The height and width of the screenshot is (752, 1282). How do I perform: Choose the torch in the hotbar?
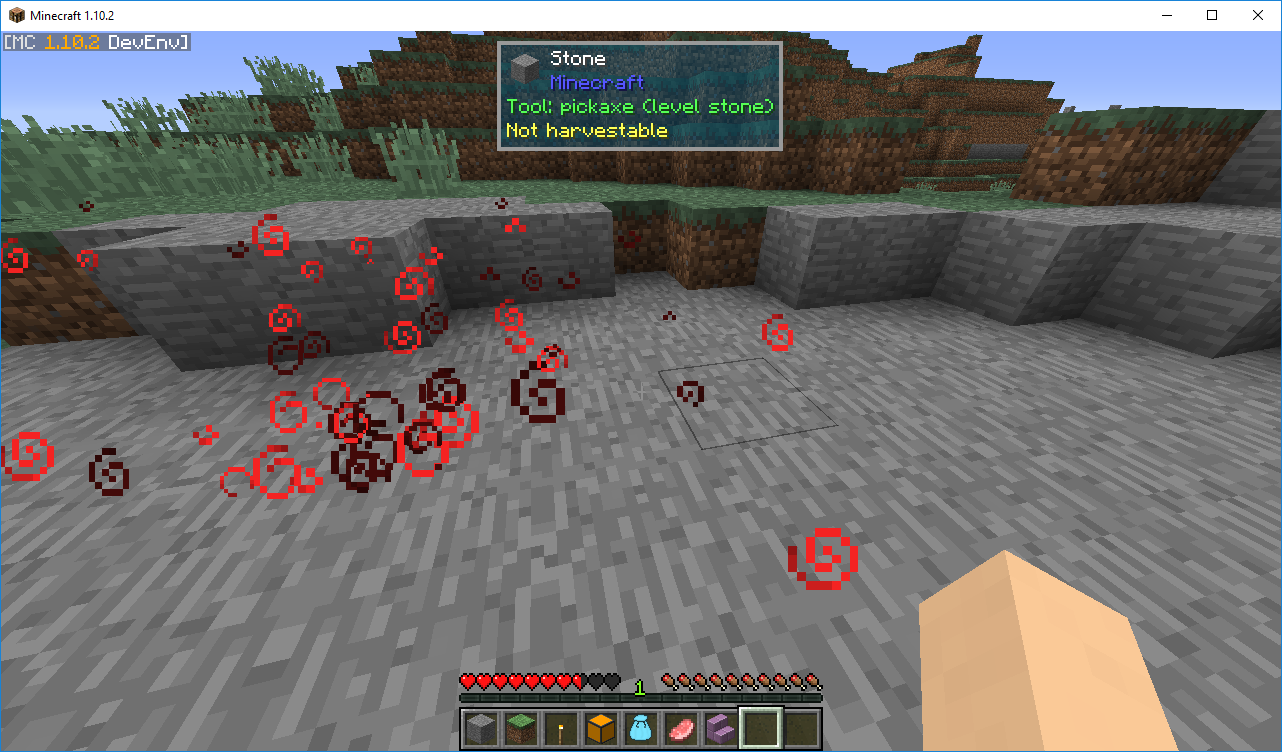point(561,728)
